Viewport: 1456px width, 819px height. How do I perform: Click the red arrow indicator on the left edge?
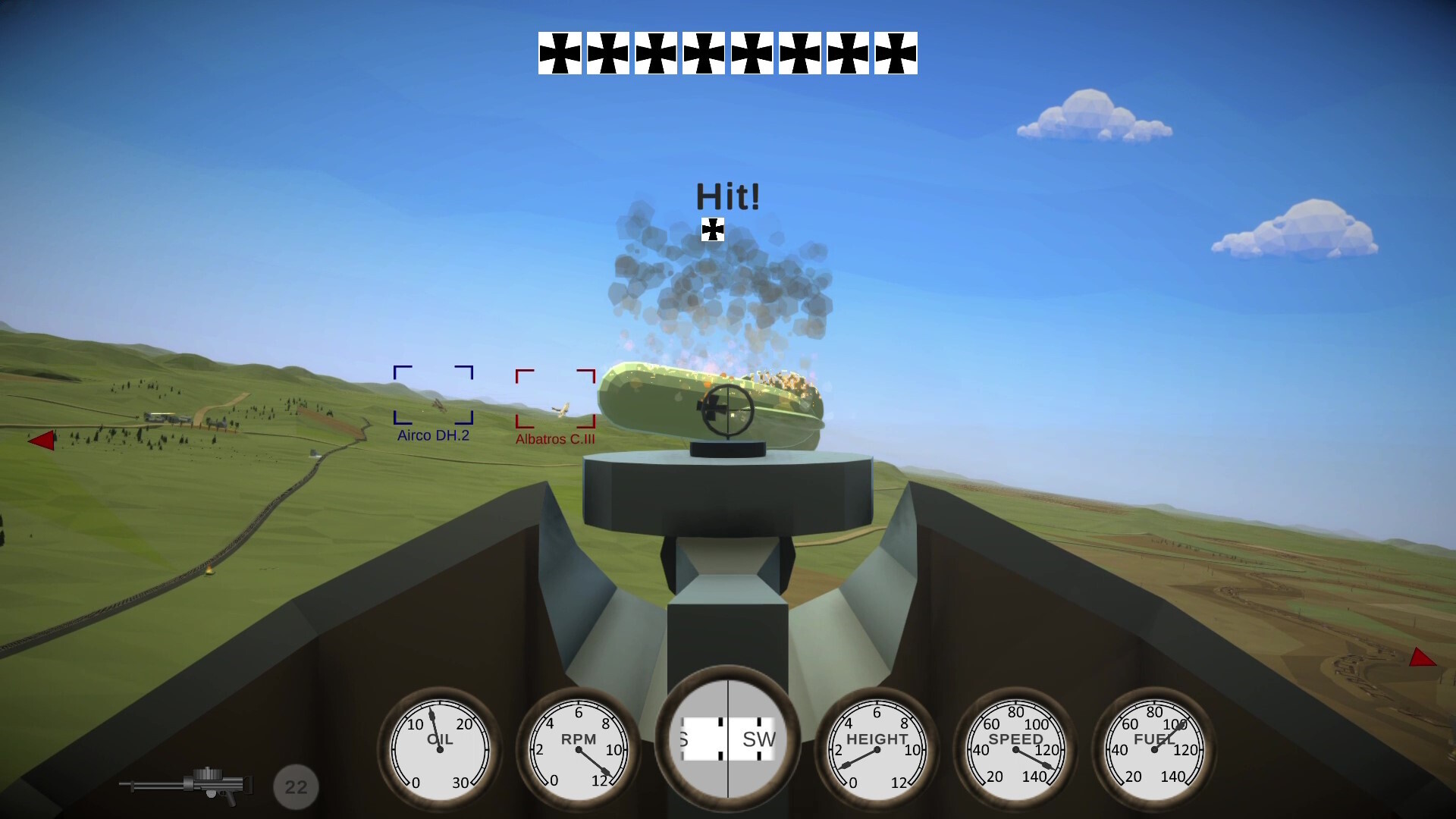pos(43,440)
